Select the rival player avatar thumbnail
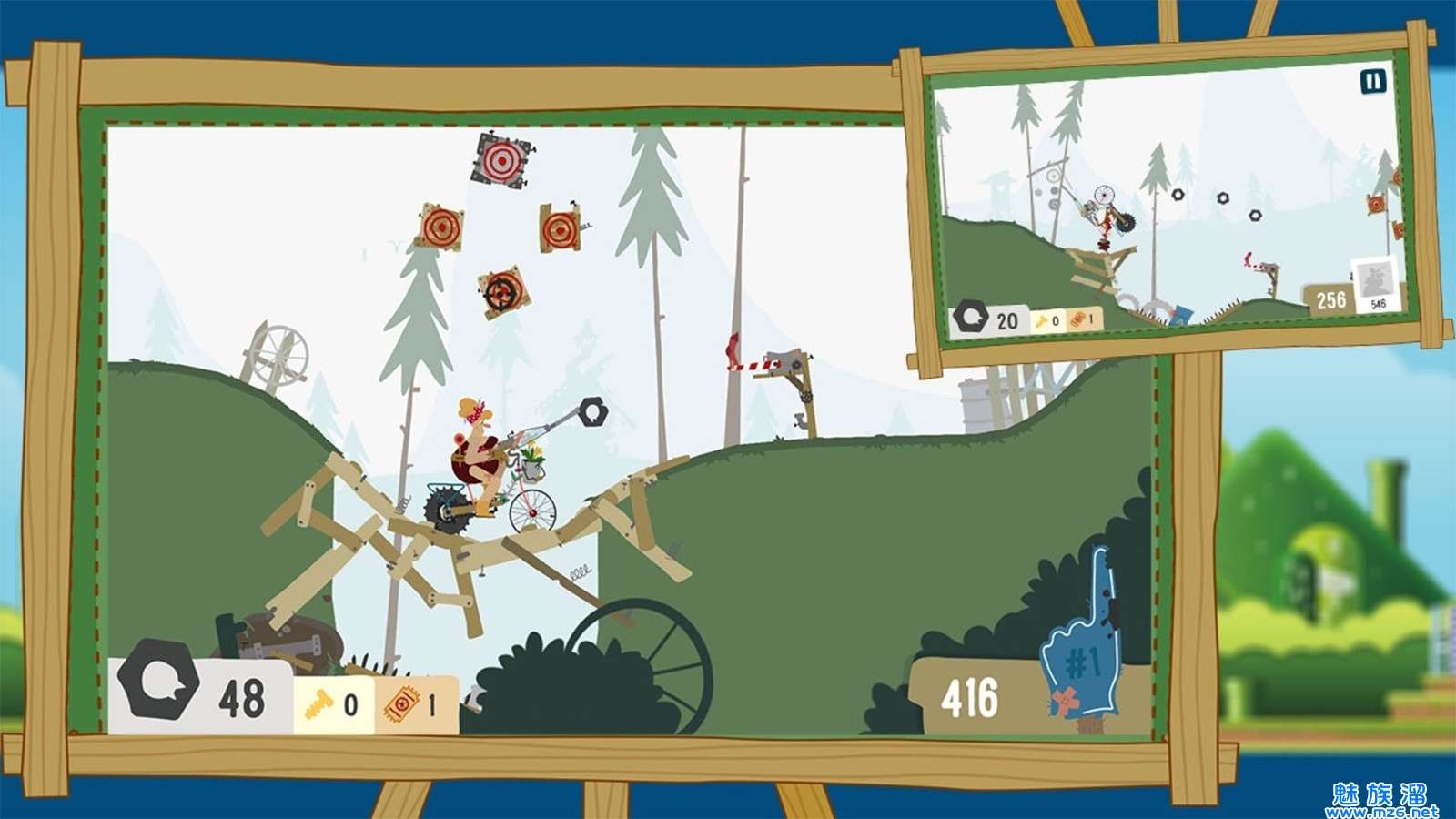 point(1377,282)
